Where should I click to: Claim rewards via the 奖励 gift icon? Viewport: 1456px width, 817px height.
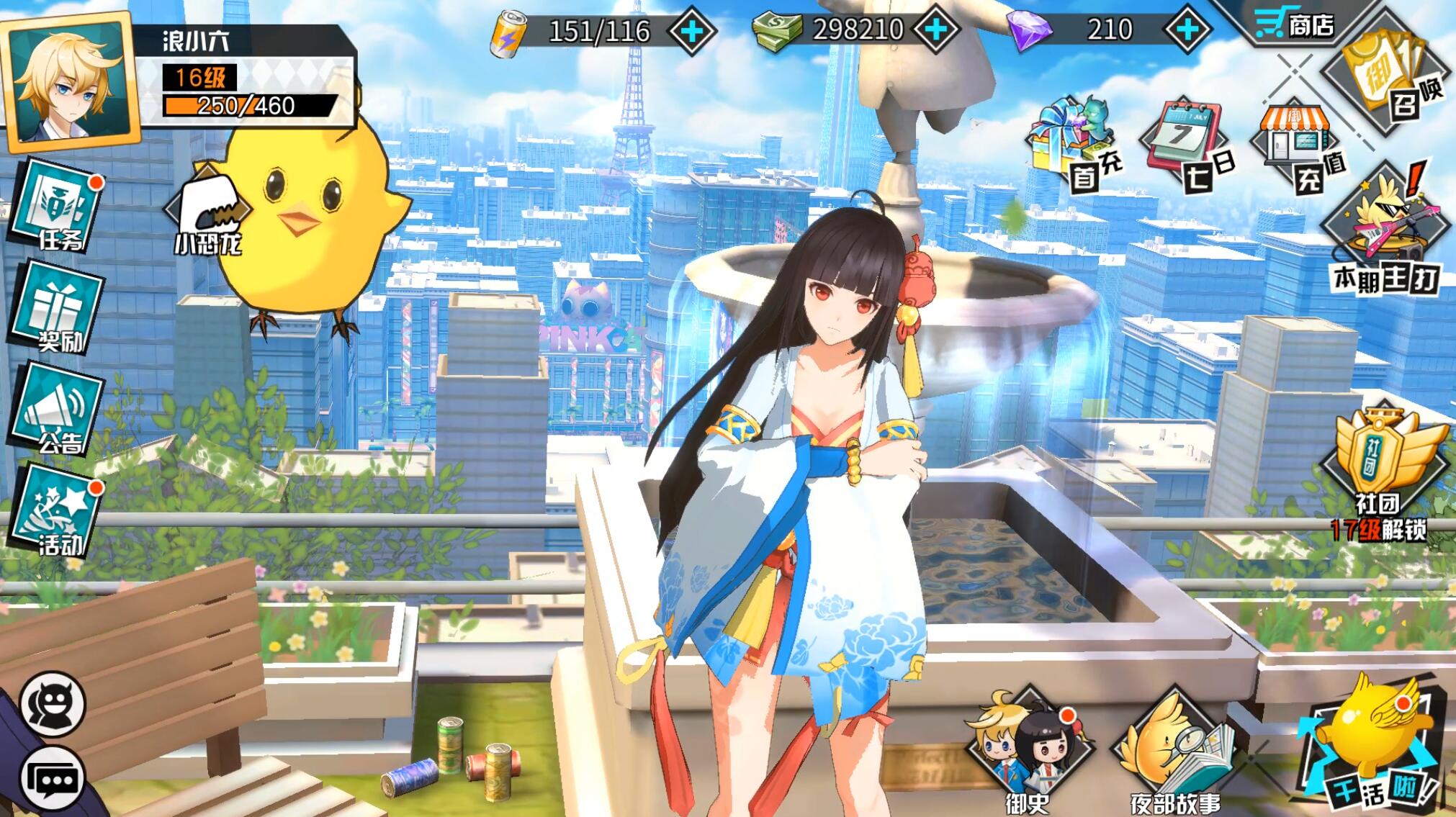[x=58, y=313]
